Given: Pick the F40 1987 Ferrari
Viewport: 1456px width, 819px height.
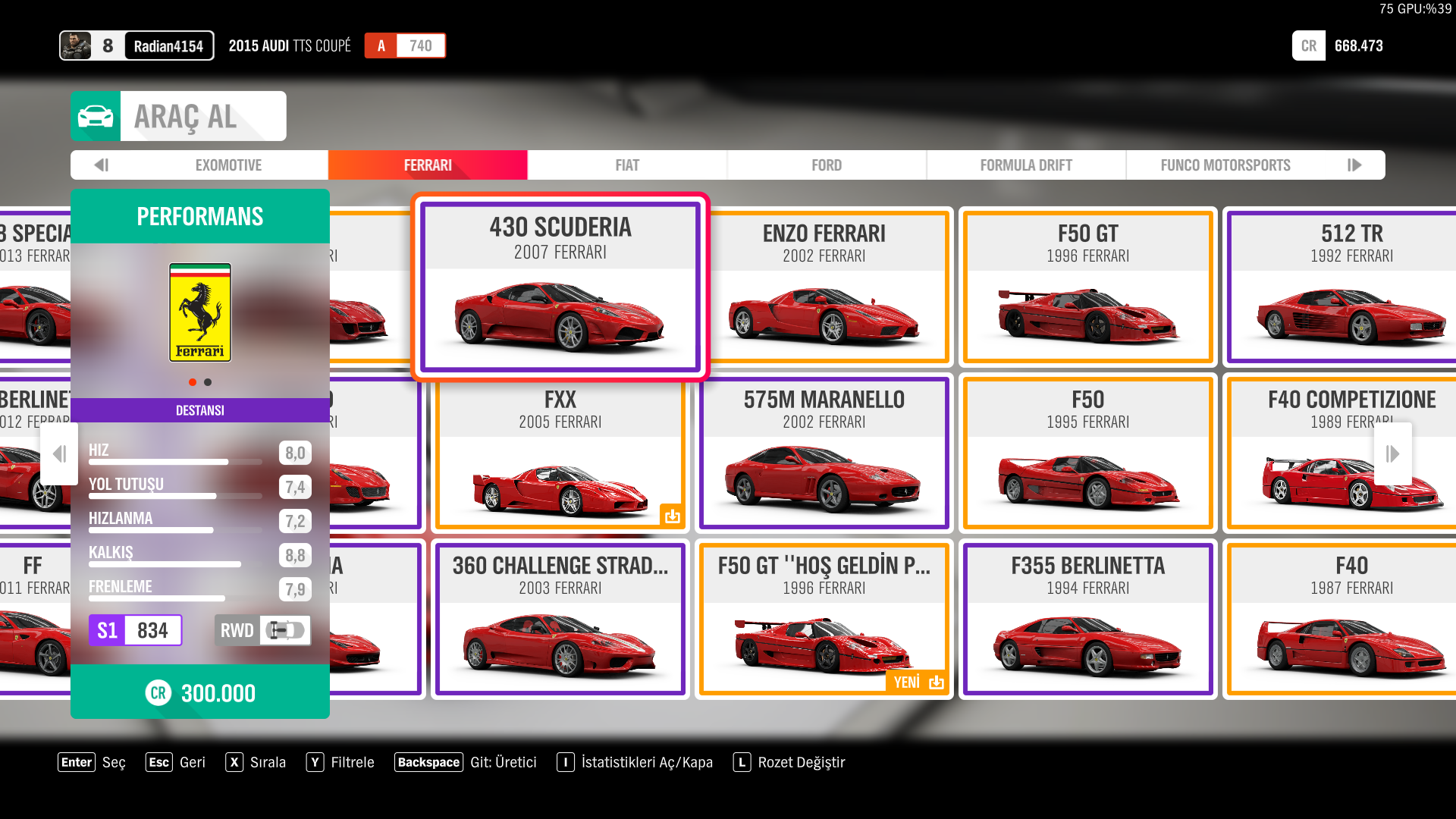Looking at the screenshot, I should click(x=1351, y=619).
